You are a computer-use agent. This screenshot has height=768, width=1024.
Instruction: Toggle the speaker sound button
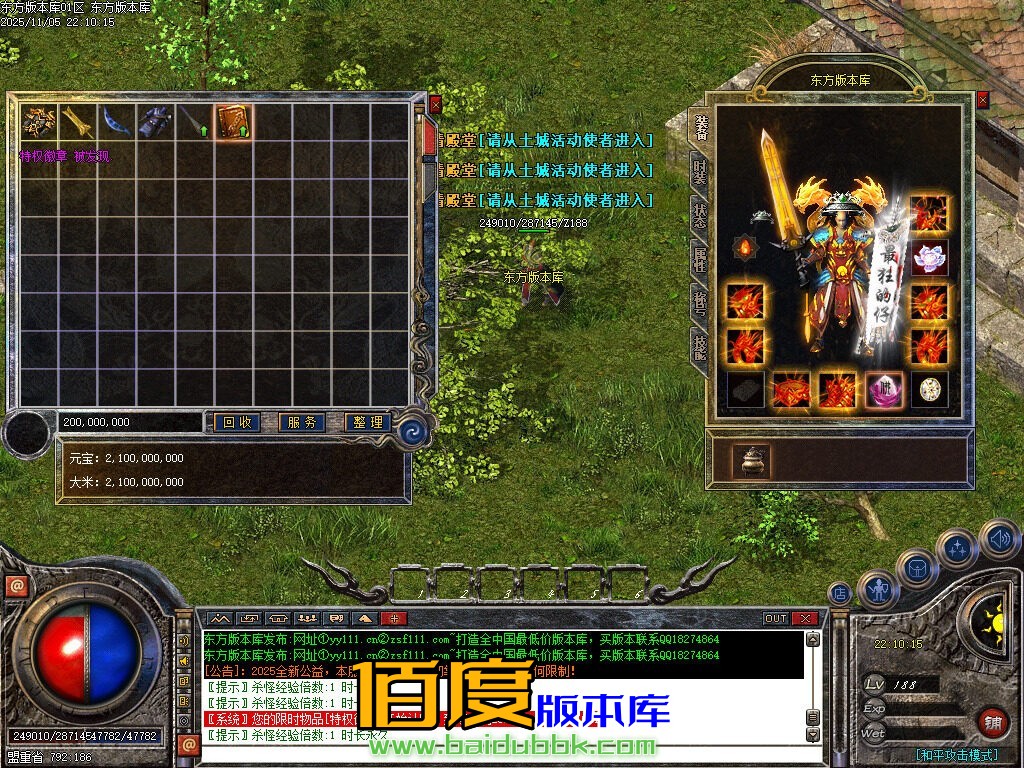click(x=998, y=539)
